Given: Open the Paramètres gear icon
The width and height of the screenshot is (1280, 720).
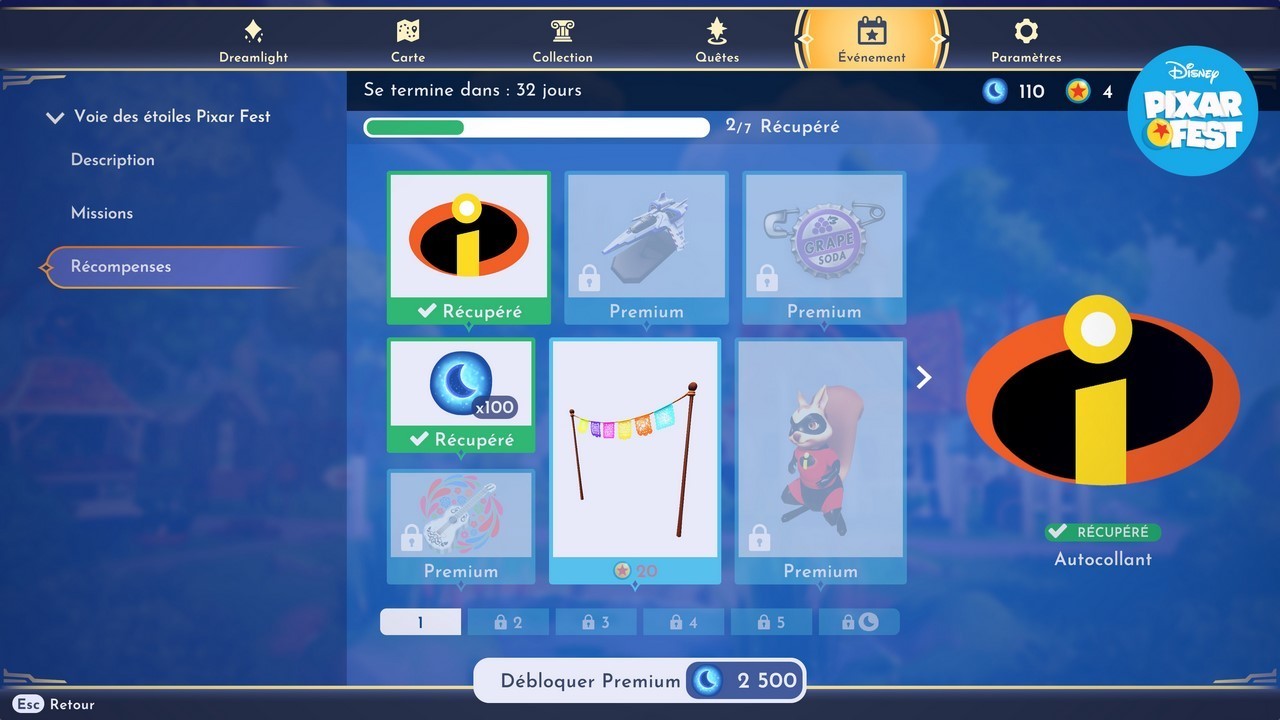Looking at the screenshot, I should pyautogui.click(x=1025, y=33).
